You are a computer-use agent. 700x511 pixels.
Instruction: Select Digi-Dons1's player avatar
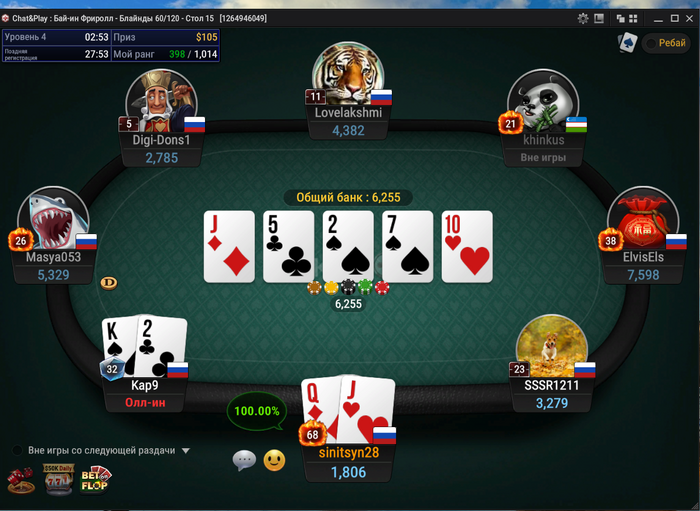click(x=160, y=100)
